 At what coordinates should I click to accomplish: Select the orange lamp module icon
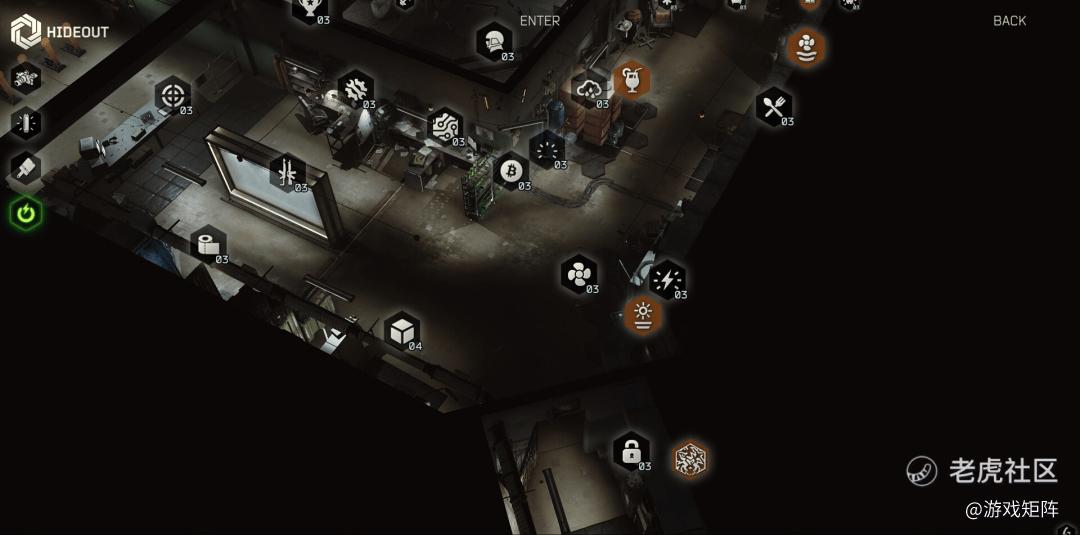coord(643,315)
